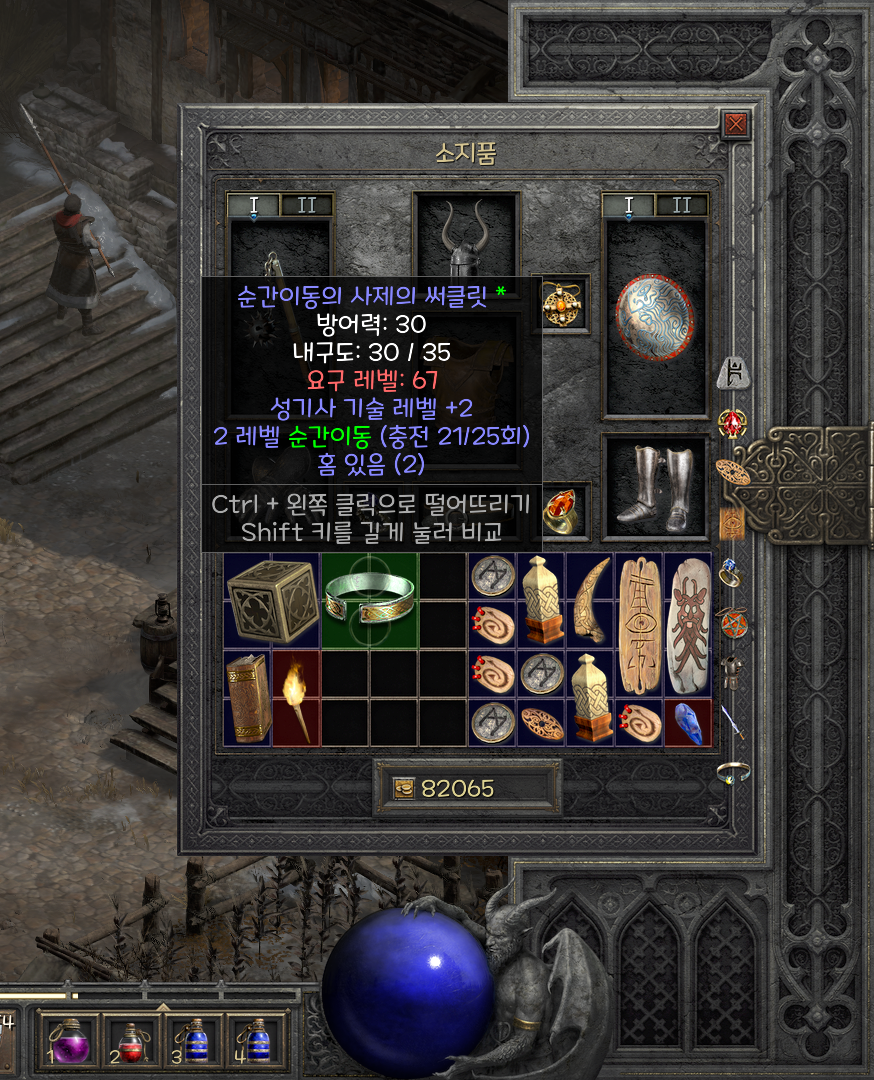Select the orange gem ring slot
The image size is (874, 1080).
pyautogui.click(x=564, y=508)
